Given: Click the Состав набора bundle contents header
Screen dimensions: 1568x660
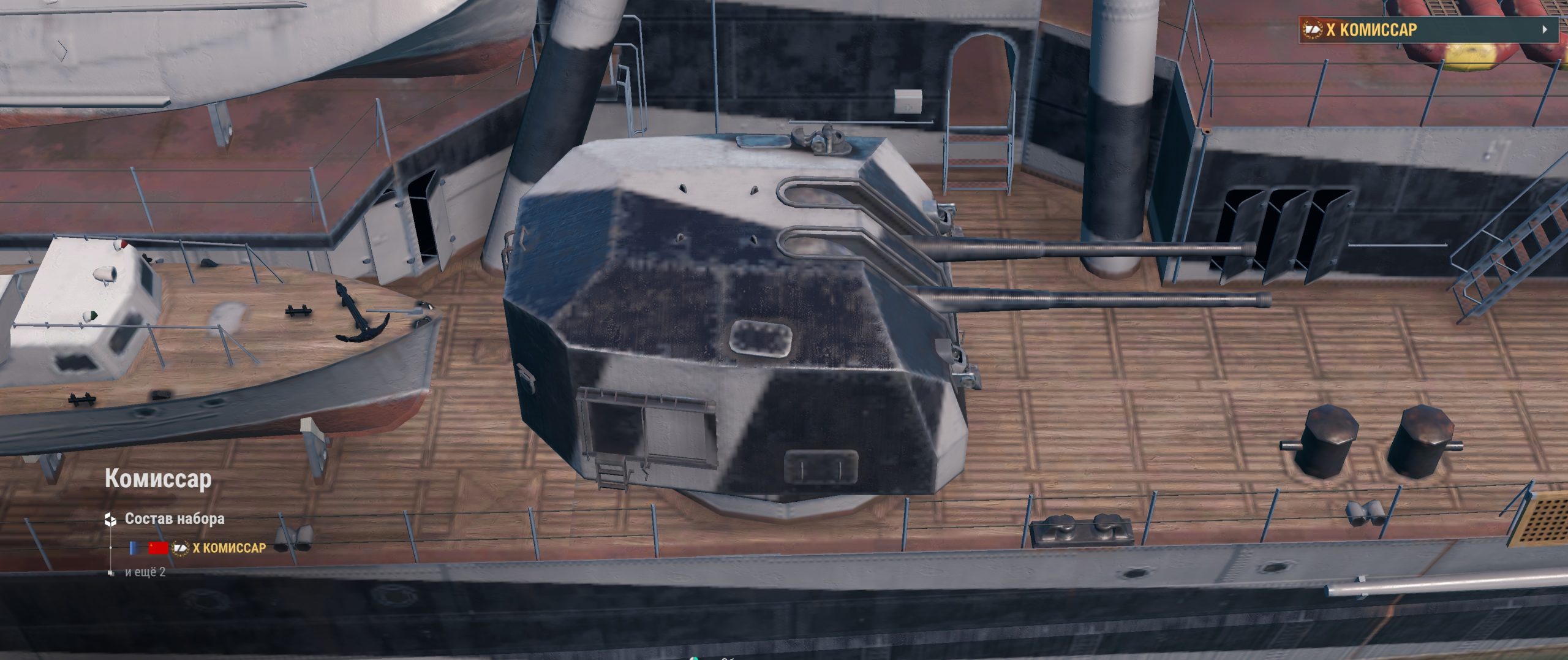Looking at the screenshot, I should (x=174, y=519).
